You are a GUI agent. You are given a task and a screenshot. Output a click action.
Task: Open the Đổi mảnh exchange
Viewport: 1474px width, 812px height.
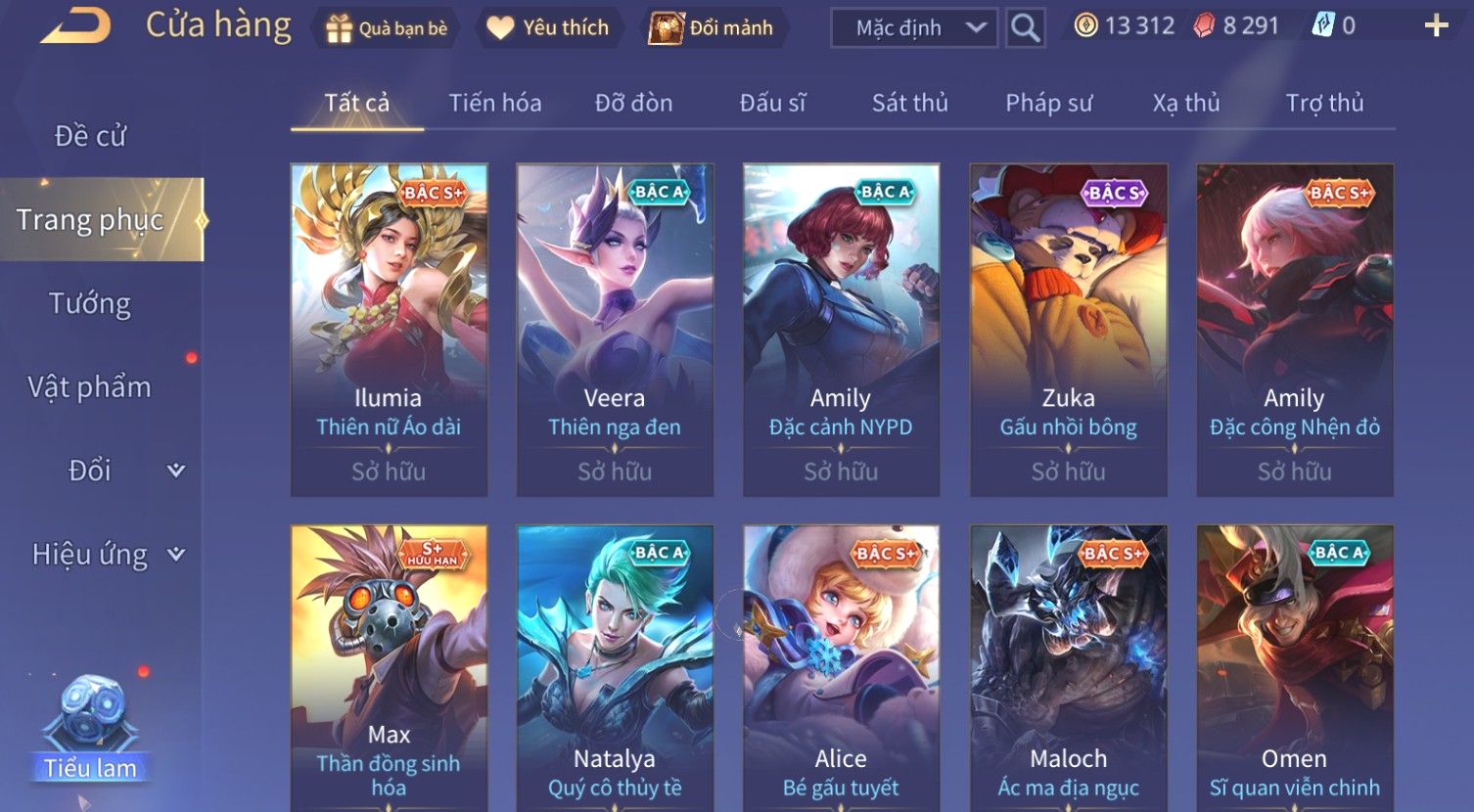point(713,28)
